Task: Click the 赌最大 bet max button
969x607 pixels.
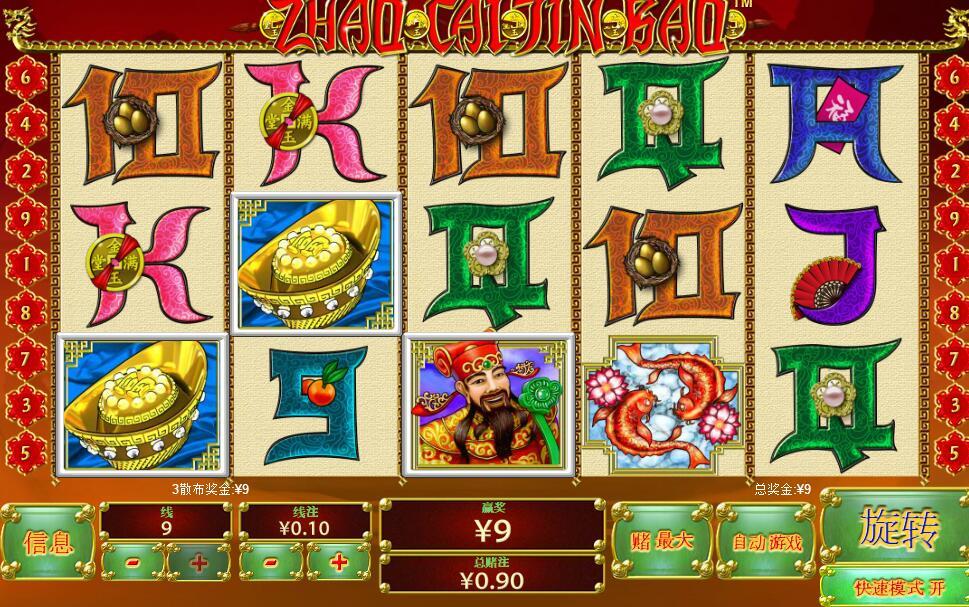Action: [661, 541]
